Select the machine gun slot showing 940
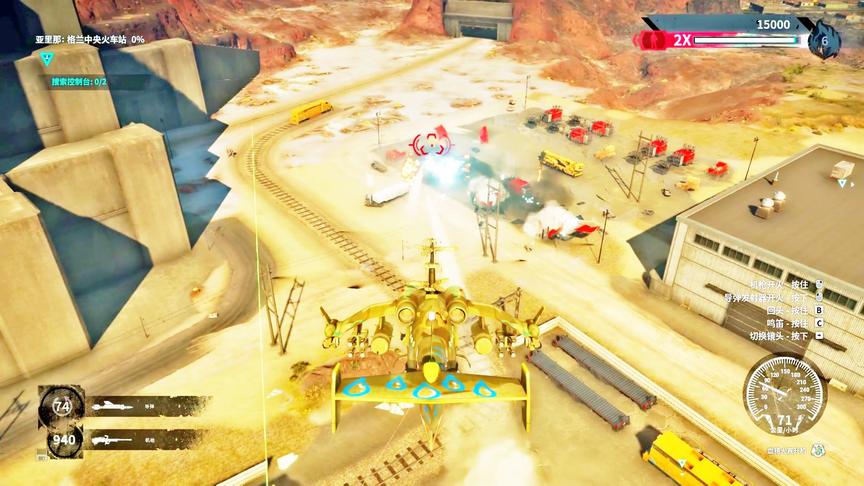Screen dimensions: 864x486 click(62, 439)
